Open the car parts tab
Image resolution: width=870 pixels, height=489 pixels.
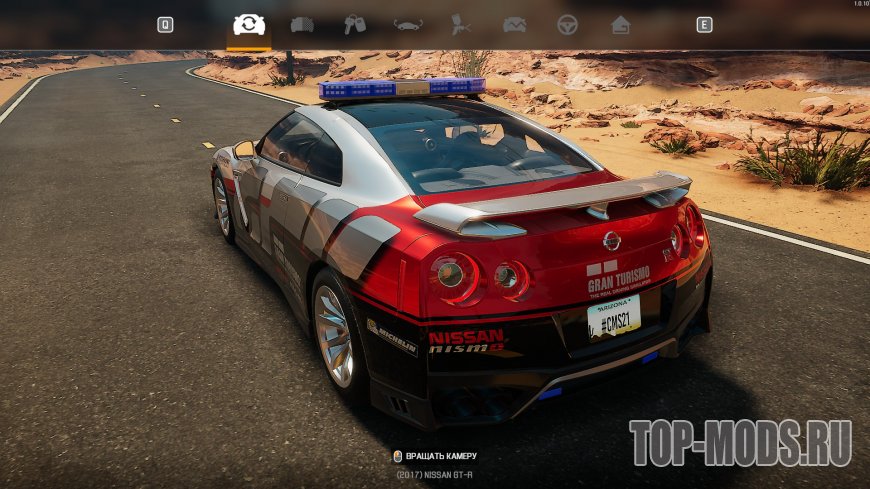coord(302,25)
